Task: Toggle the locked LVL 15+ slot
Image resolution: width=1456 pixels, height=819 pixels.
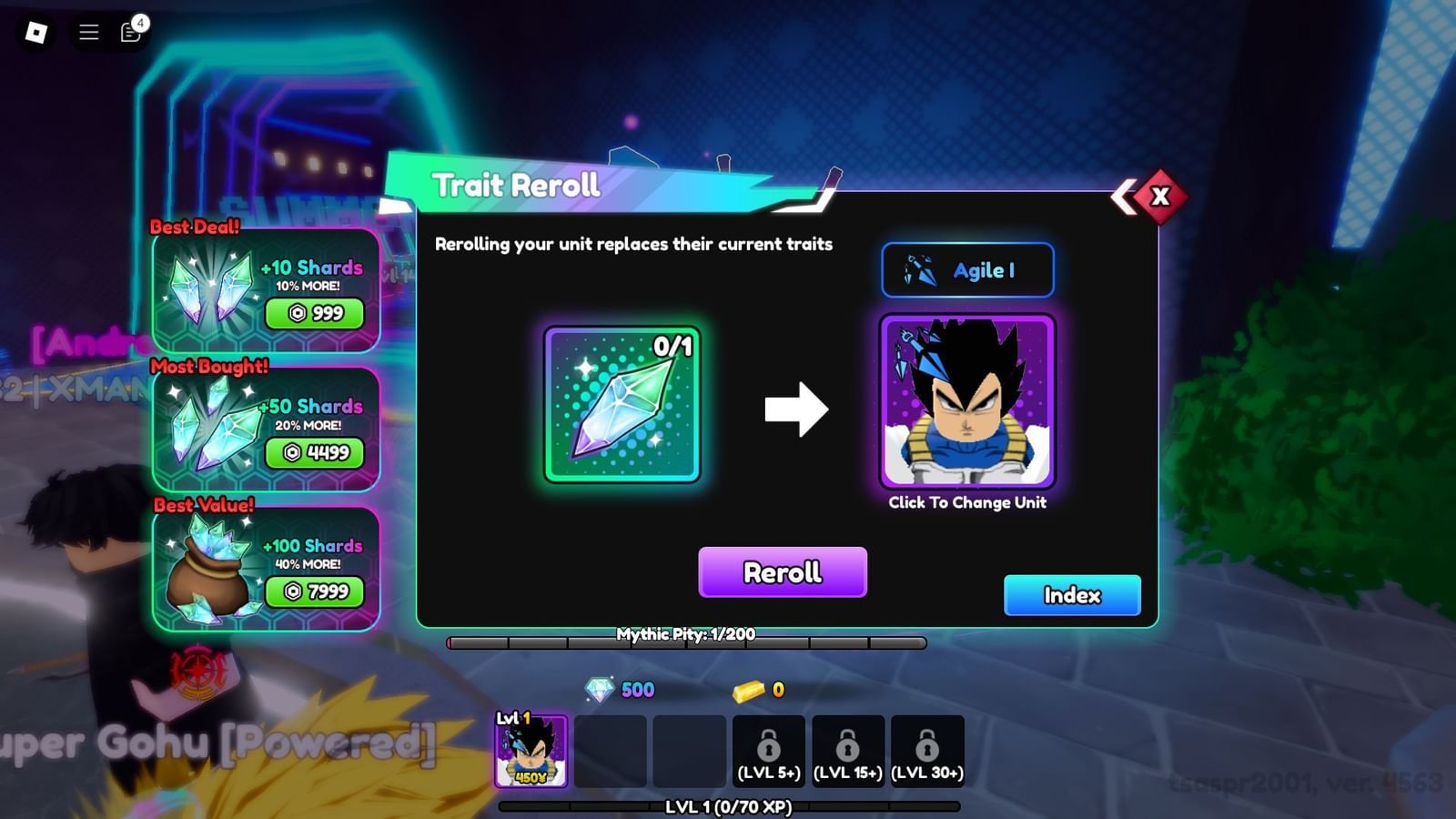Action: (848, 751)
